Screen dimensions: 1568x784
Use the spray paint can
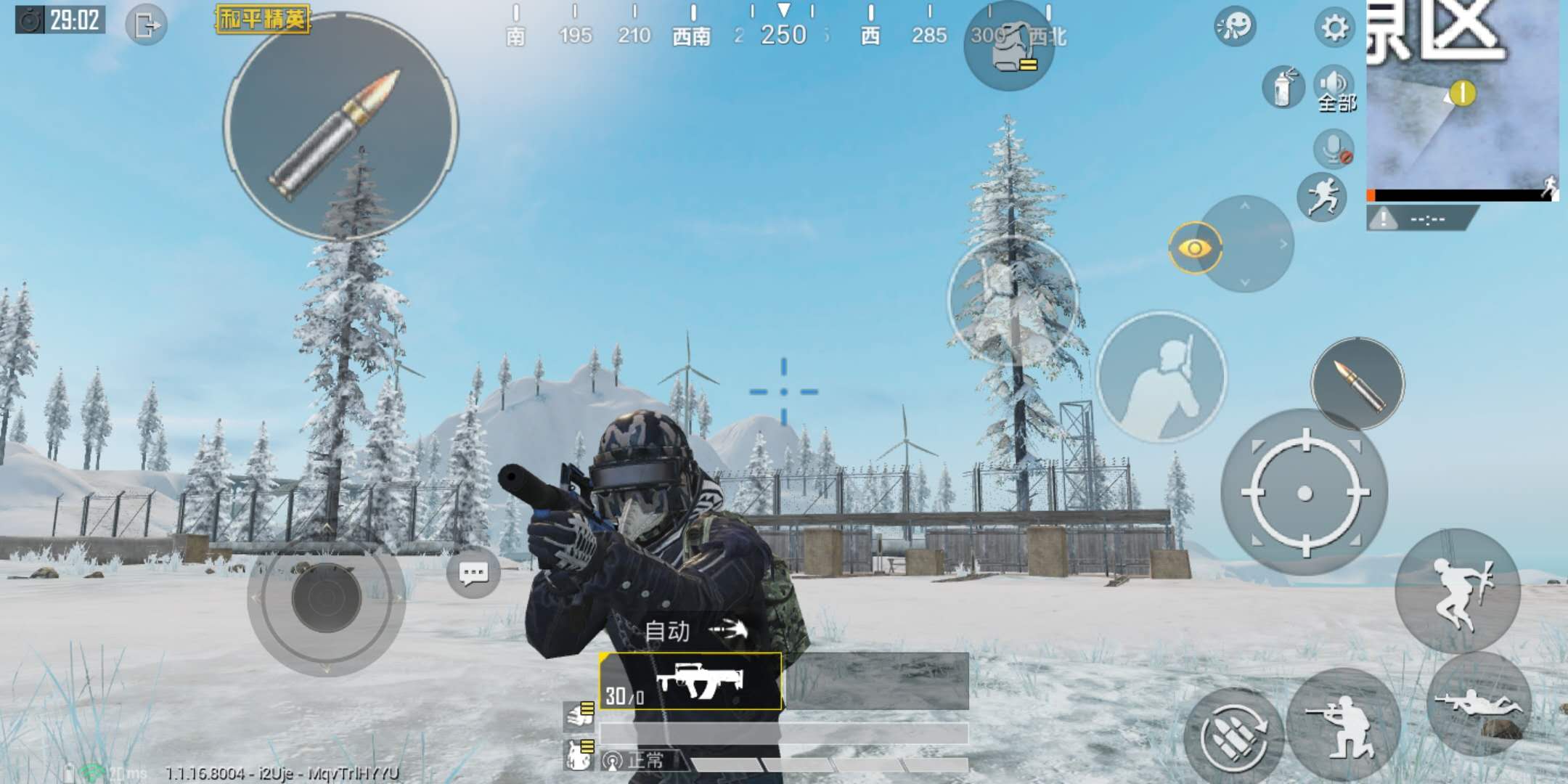1283,87
